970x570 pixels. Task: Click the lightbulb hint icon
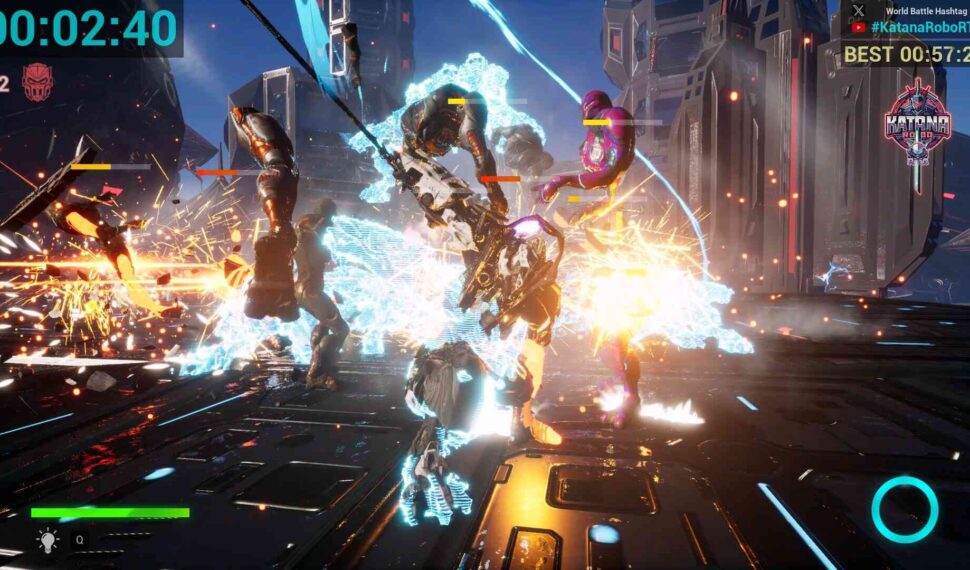pyautogui.click(x=47, y=541)
